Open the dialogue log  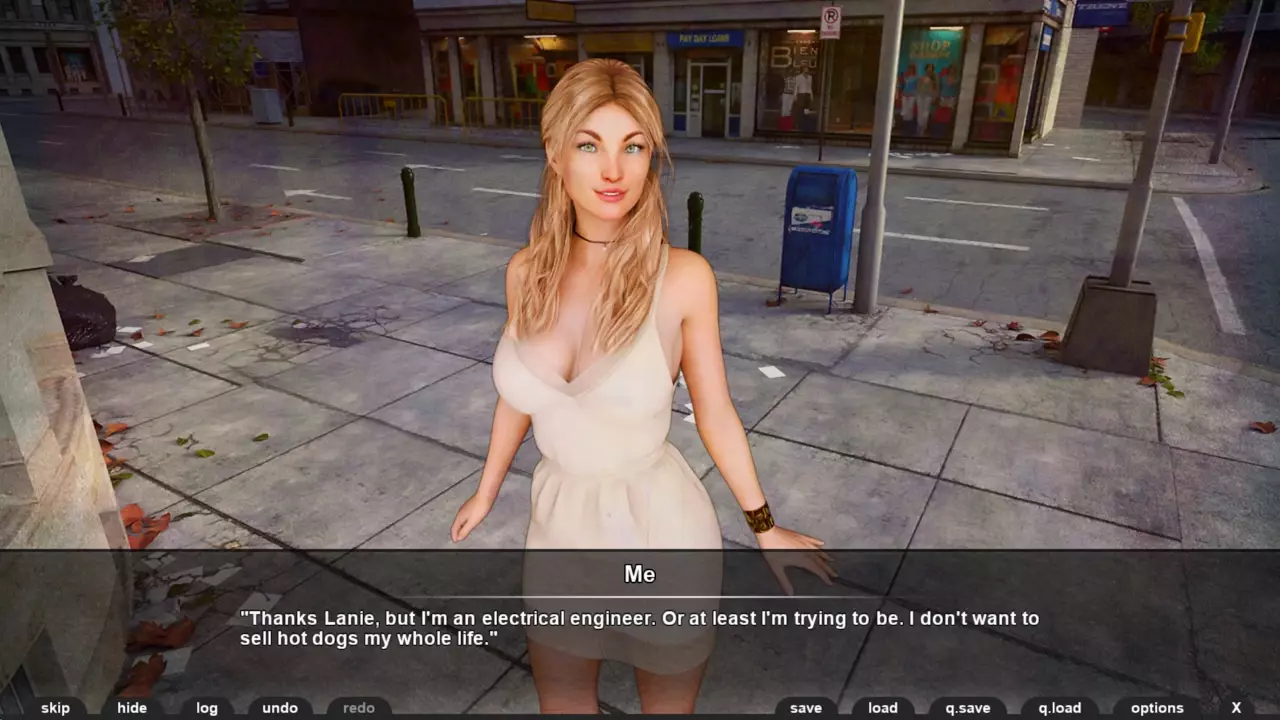click(x=207, y=708)
